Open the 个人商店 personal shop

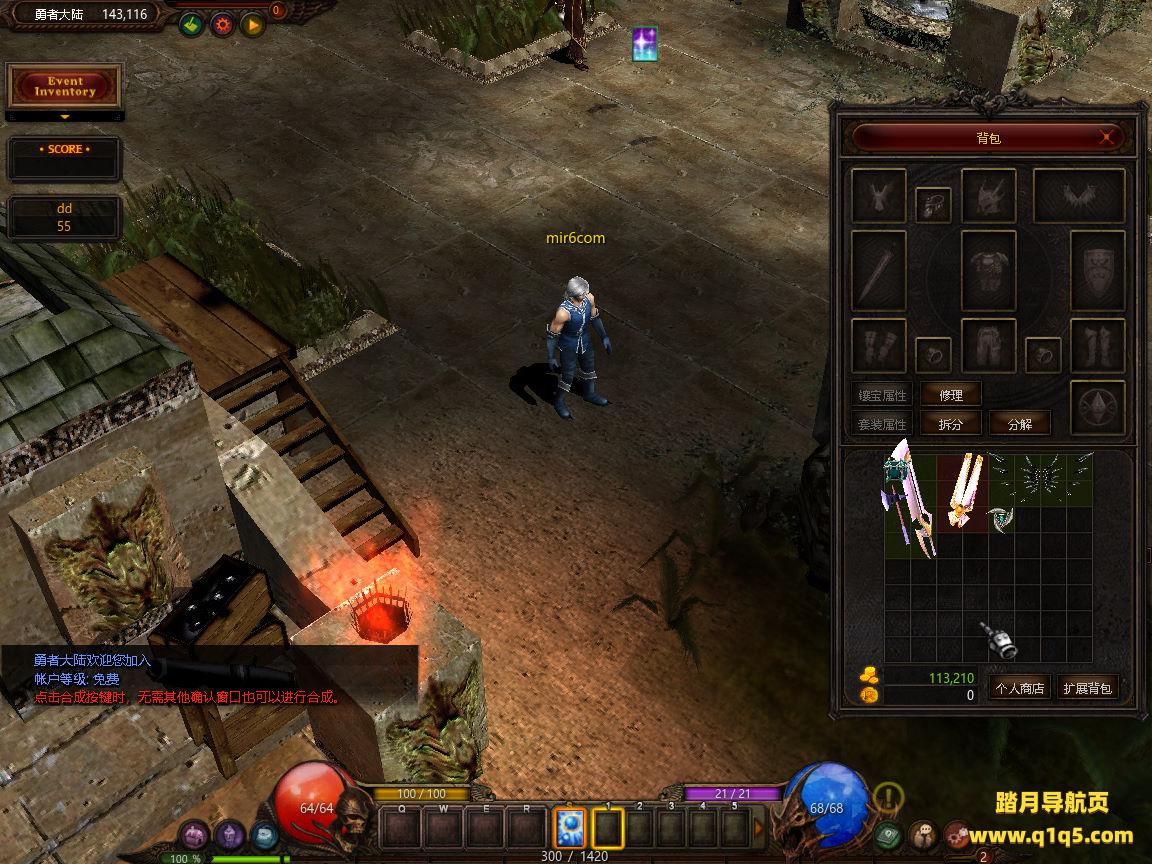tap(1019, 688)
